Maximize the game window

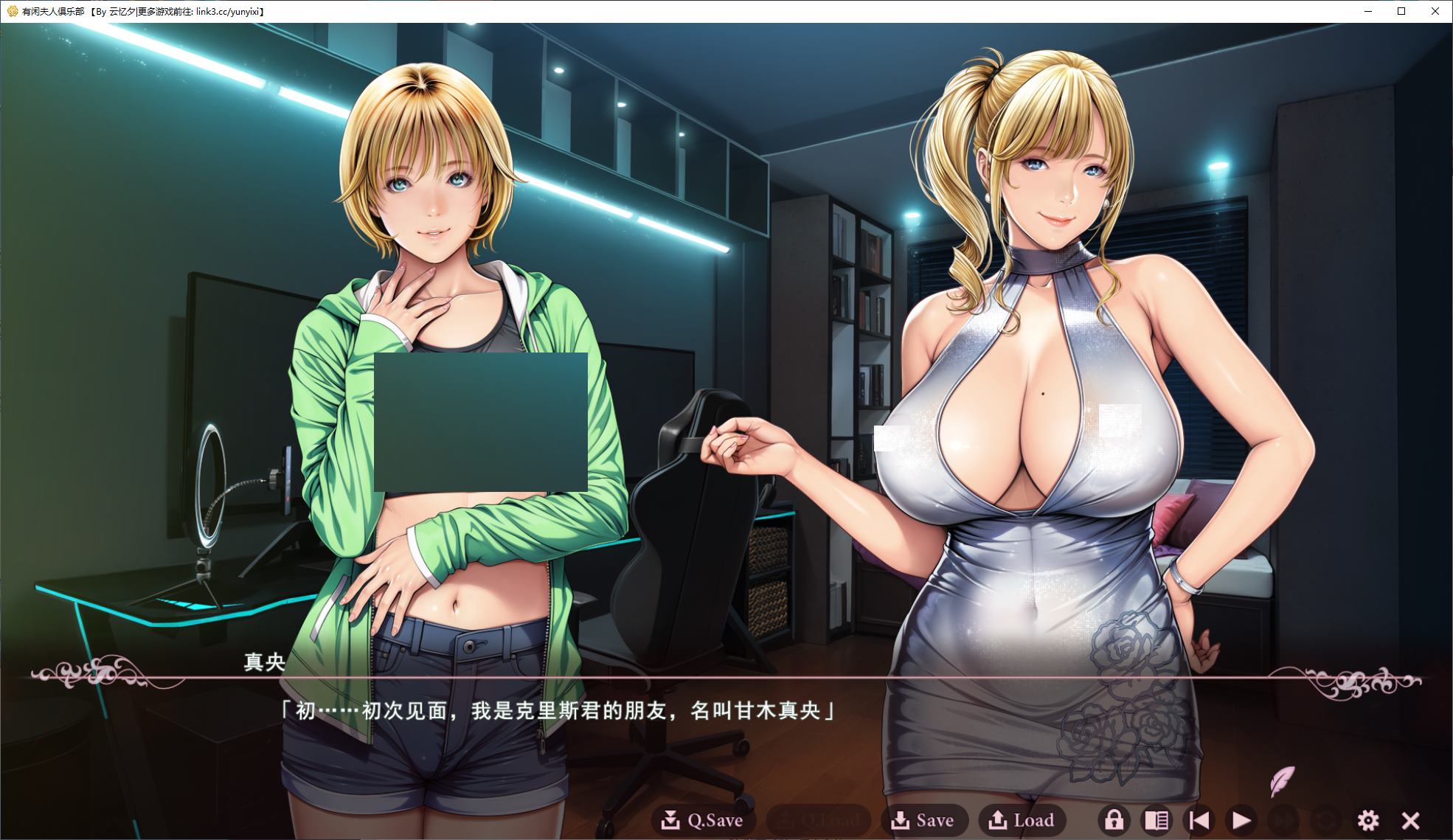tap(1400, 11)
